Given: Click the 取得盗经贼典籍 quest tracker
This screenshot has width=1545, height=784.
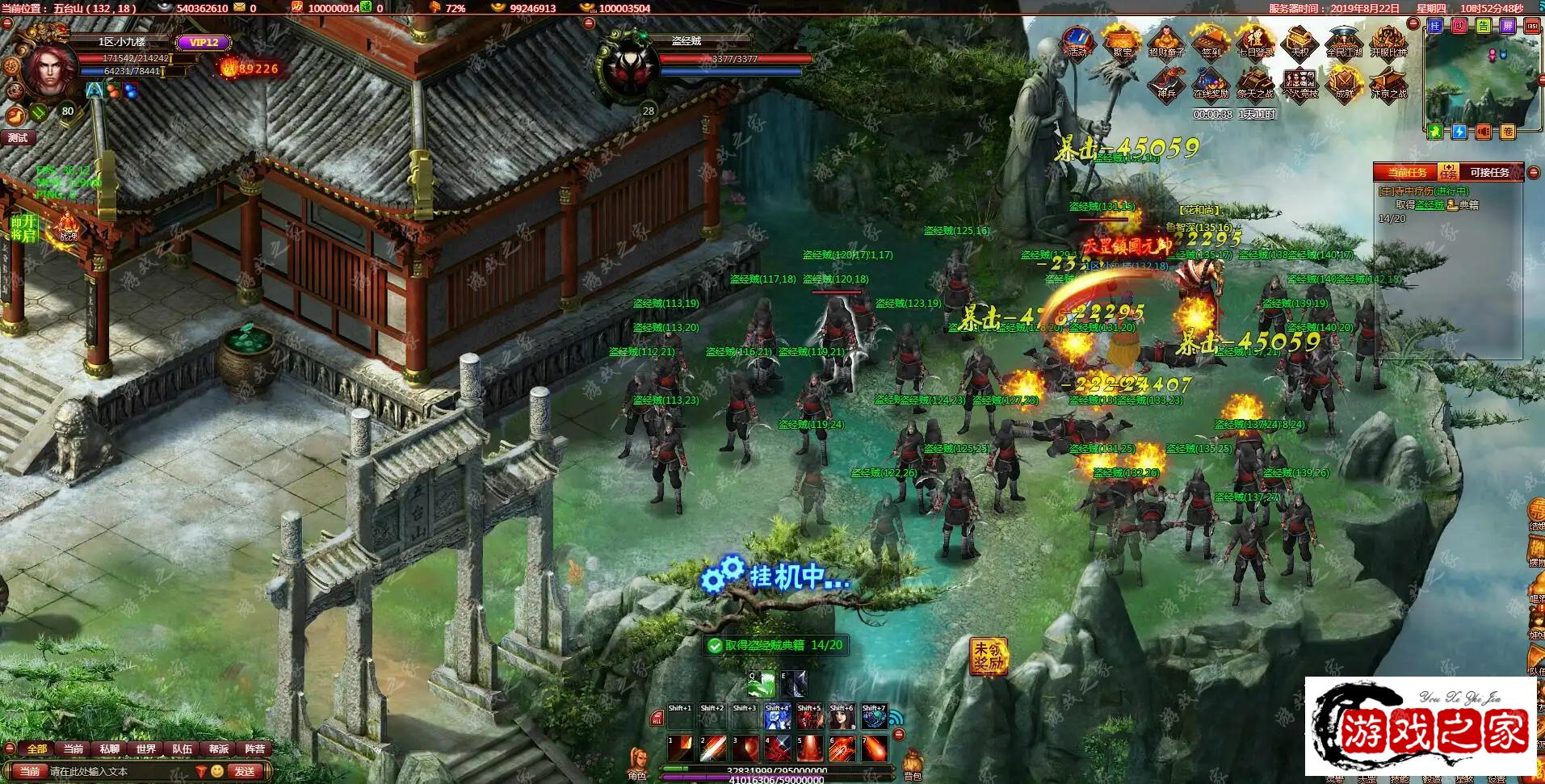Looking at the screenshot, I should [775, 645].
